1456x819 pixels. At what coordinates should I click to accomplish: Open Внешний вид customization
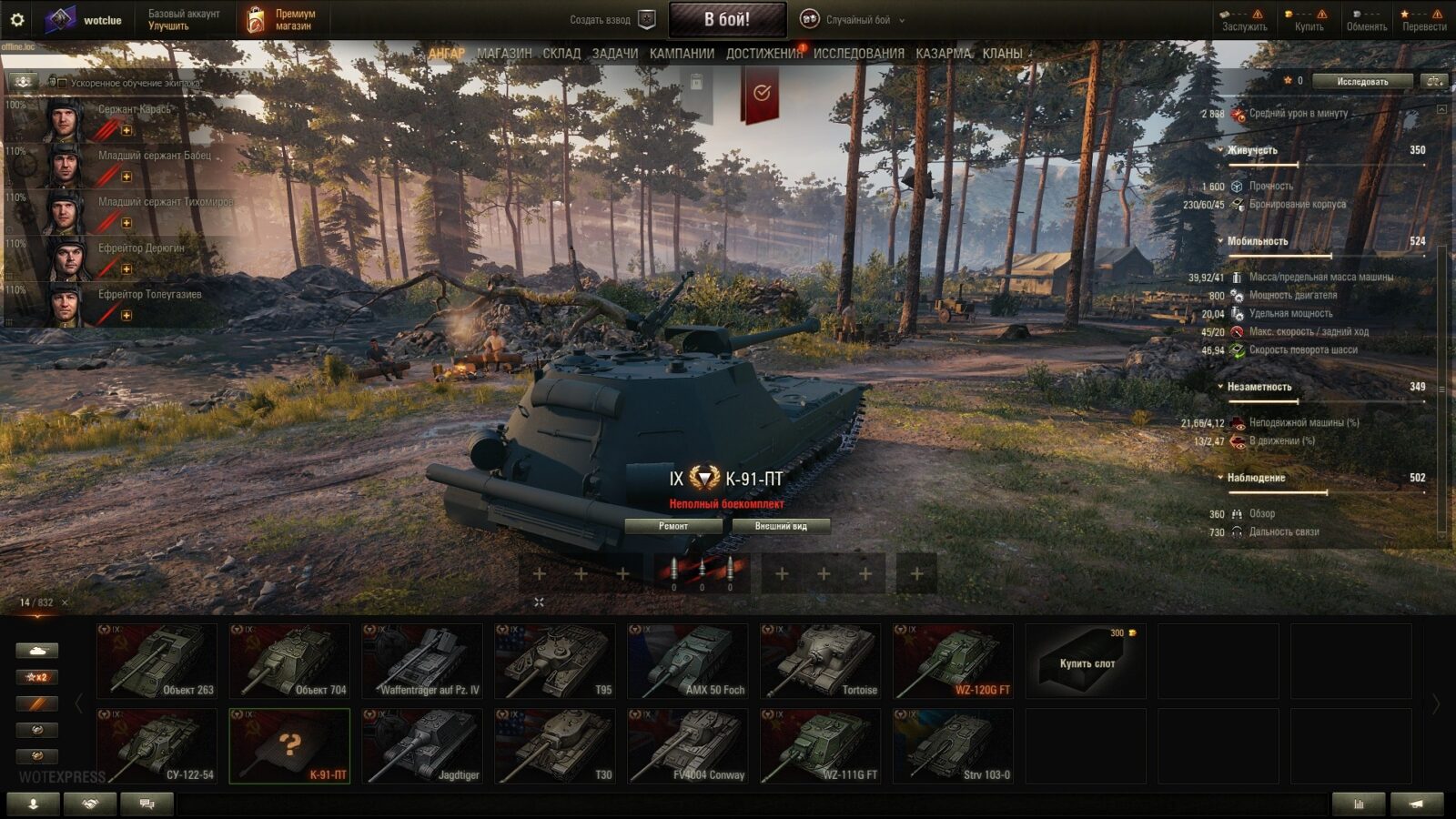click(781, 526)
